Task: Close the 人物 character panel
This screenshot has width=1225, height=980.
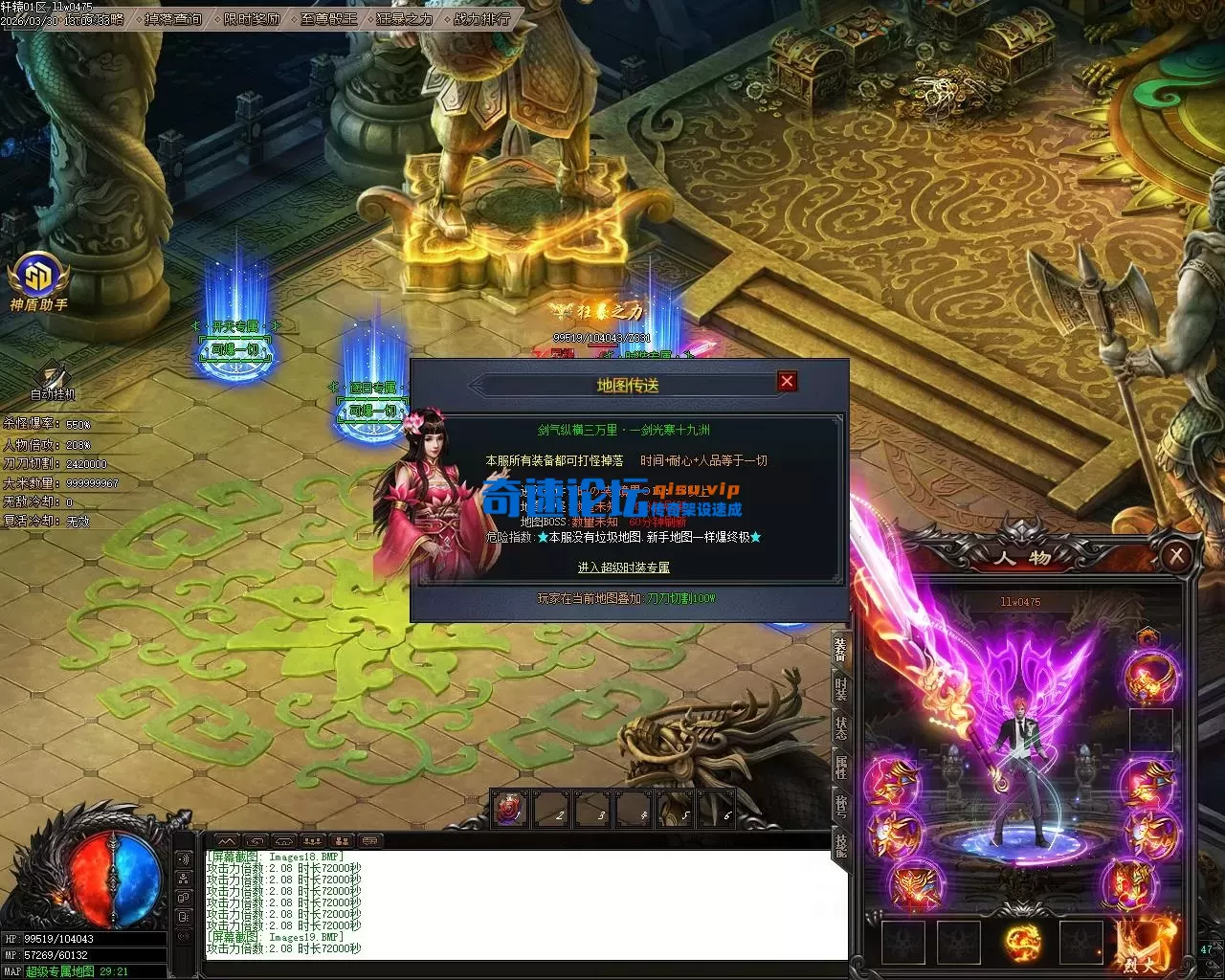Action: [x=1176, y=556]
